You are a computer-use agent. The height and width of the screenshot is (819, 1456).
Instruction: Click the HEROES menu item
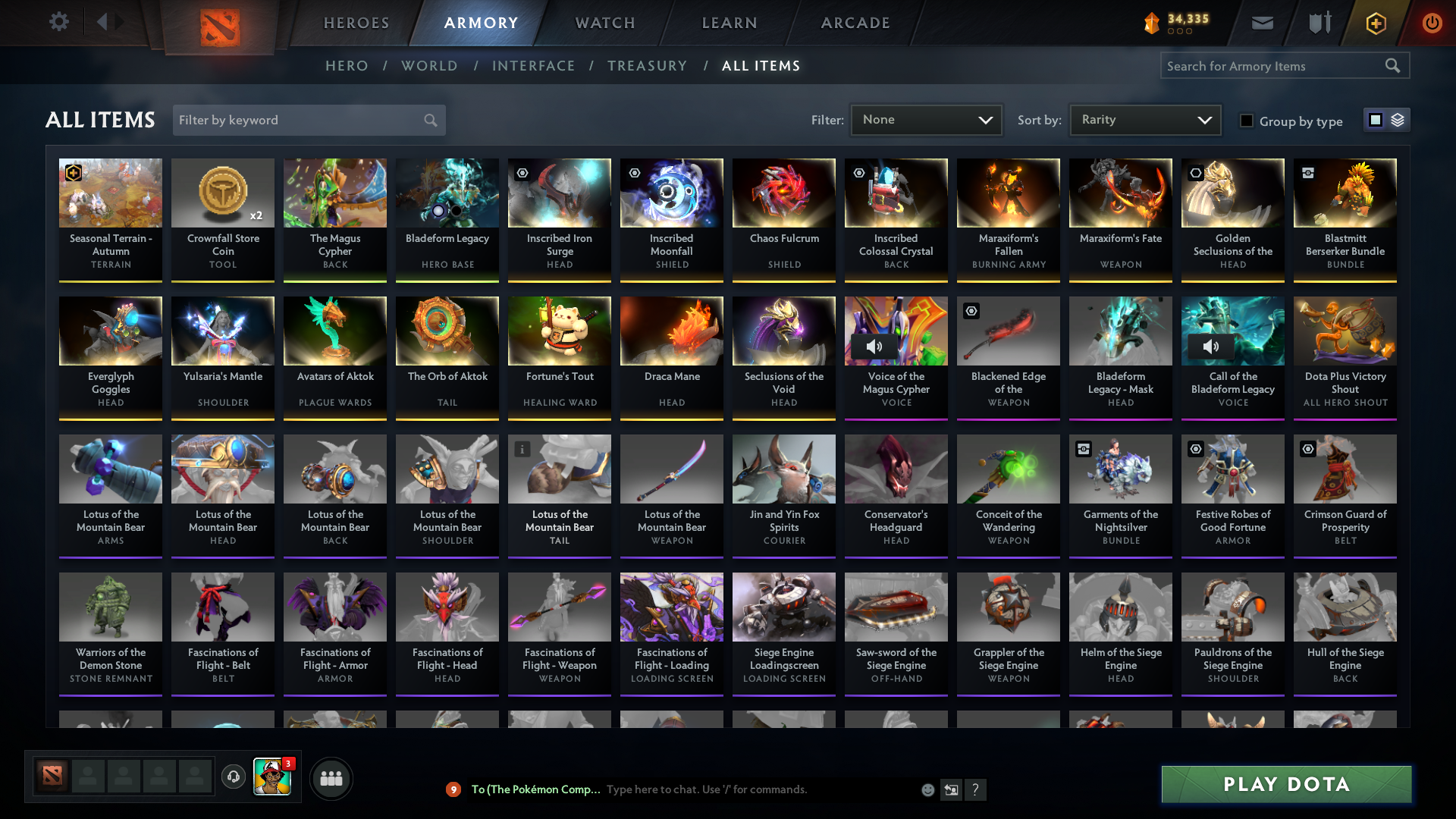click(x=356, y=23)
